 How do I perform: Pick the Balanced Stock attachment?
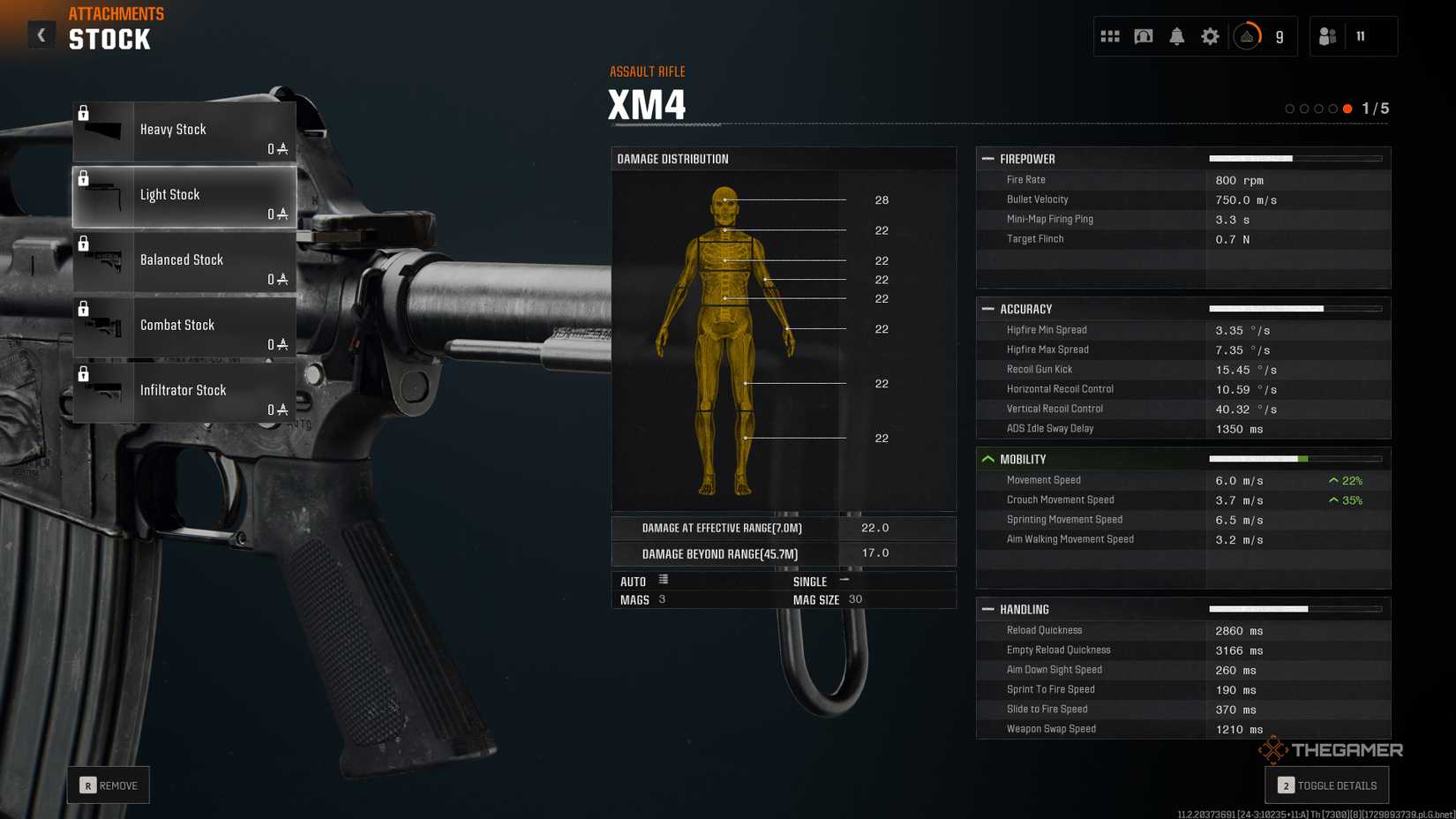184,261
